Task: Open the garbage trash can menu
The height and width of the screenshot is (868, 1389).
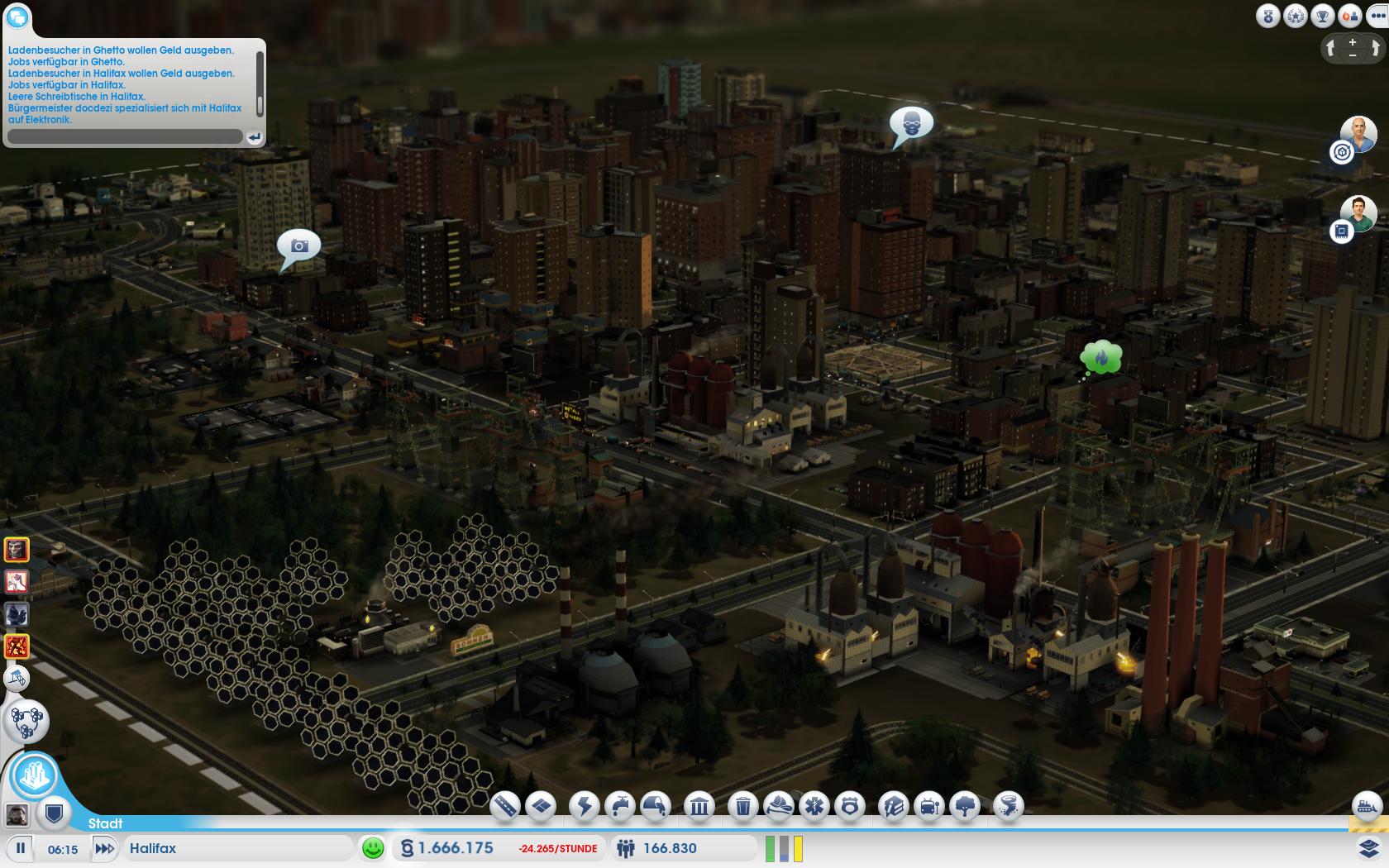Action: tap(743, 805)
